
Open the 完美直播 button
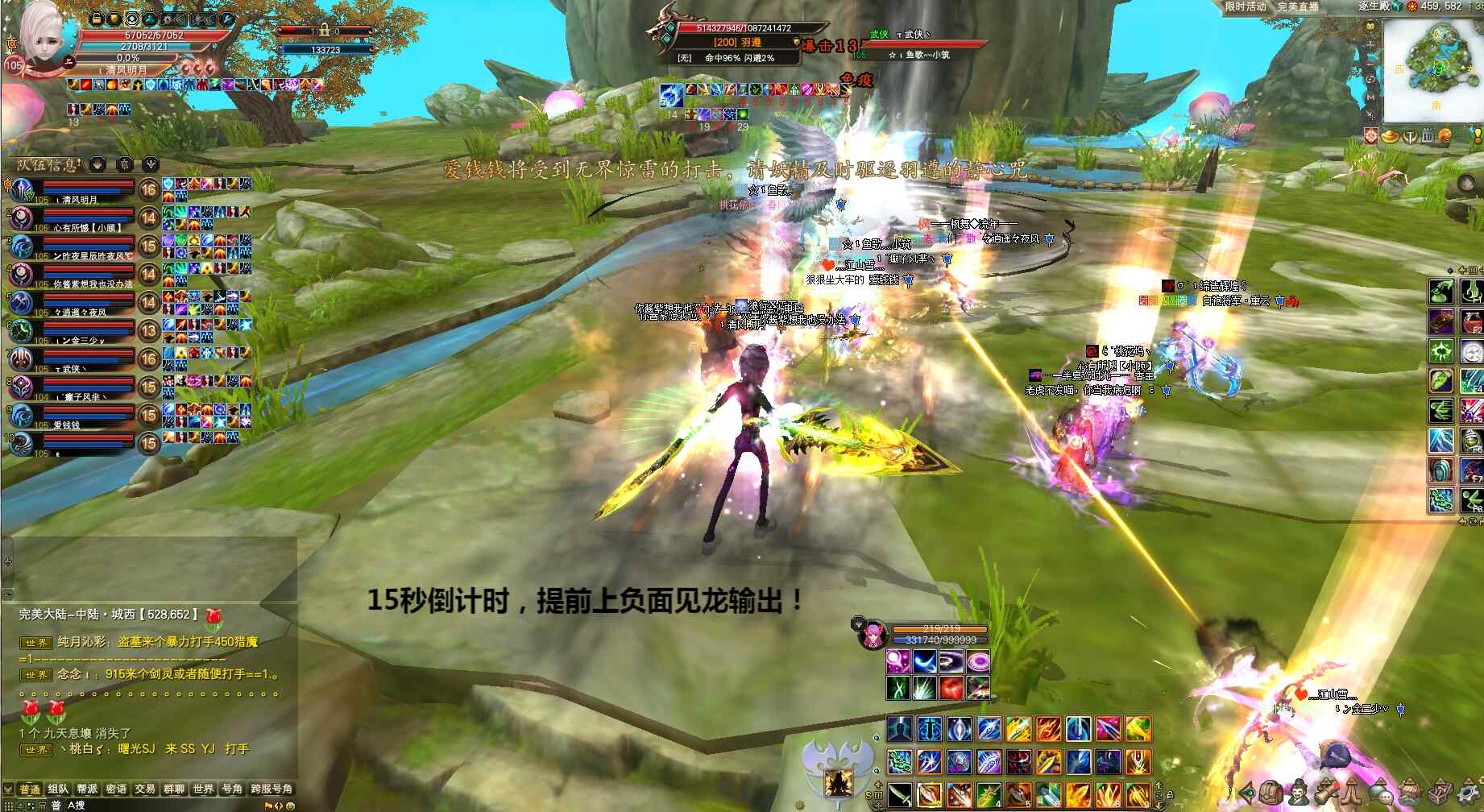[1298, 6]
